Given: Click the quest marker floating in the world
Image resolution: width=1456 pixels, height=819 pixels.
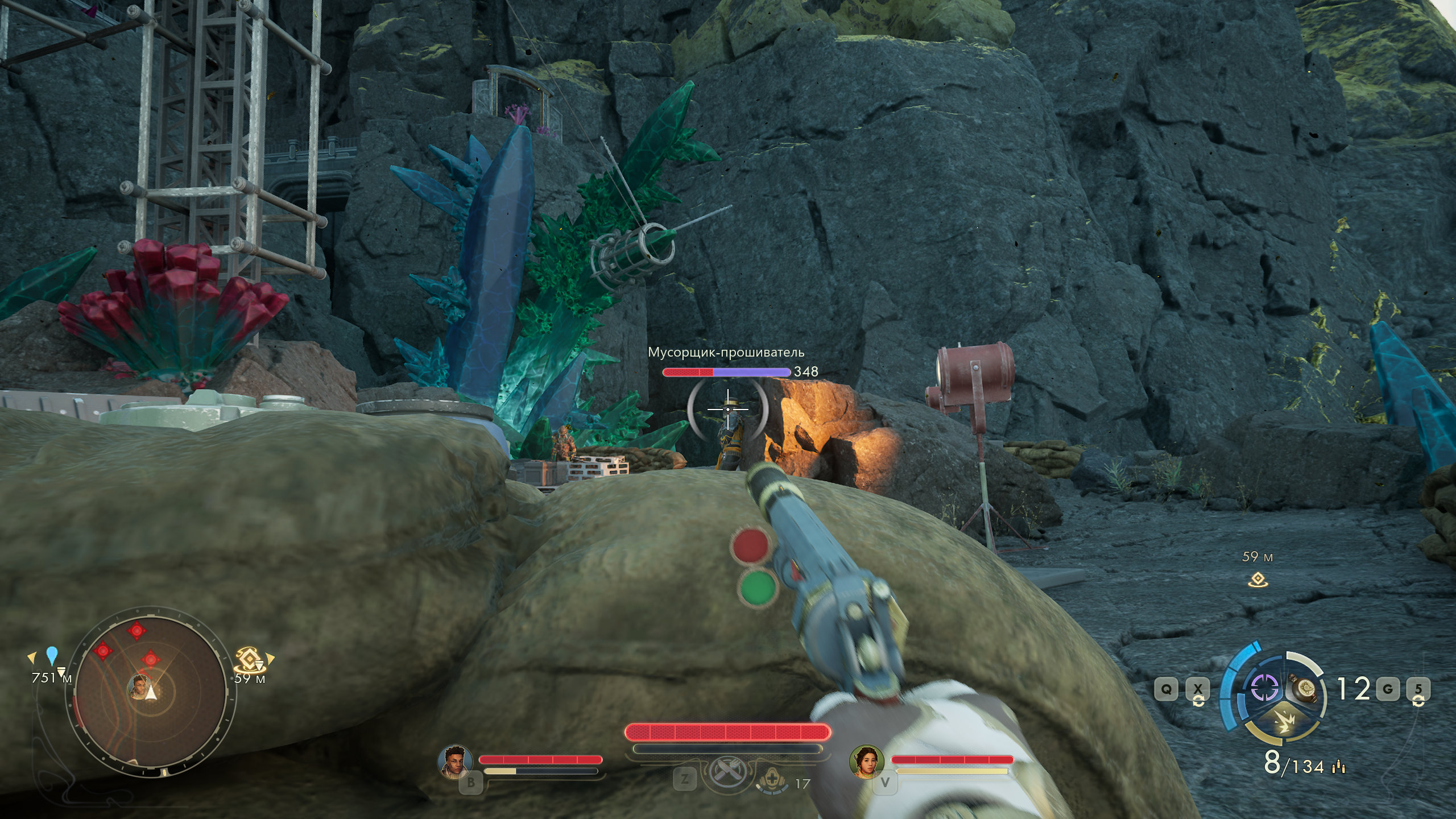Looking at the screenshot, I should pos(1258,580).
